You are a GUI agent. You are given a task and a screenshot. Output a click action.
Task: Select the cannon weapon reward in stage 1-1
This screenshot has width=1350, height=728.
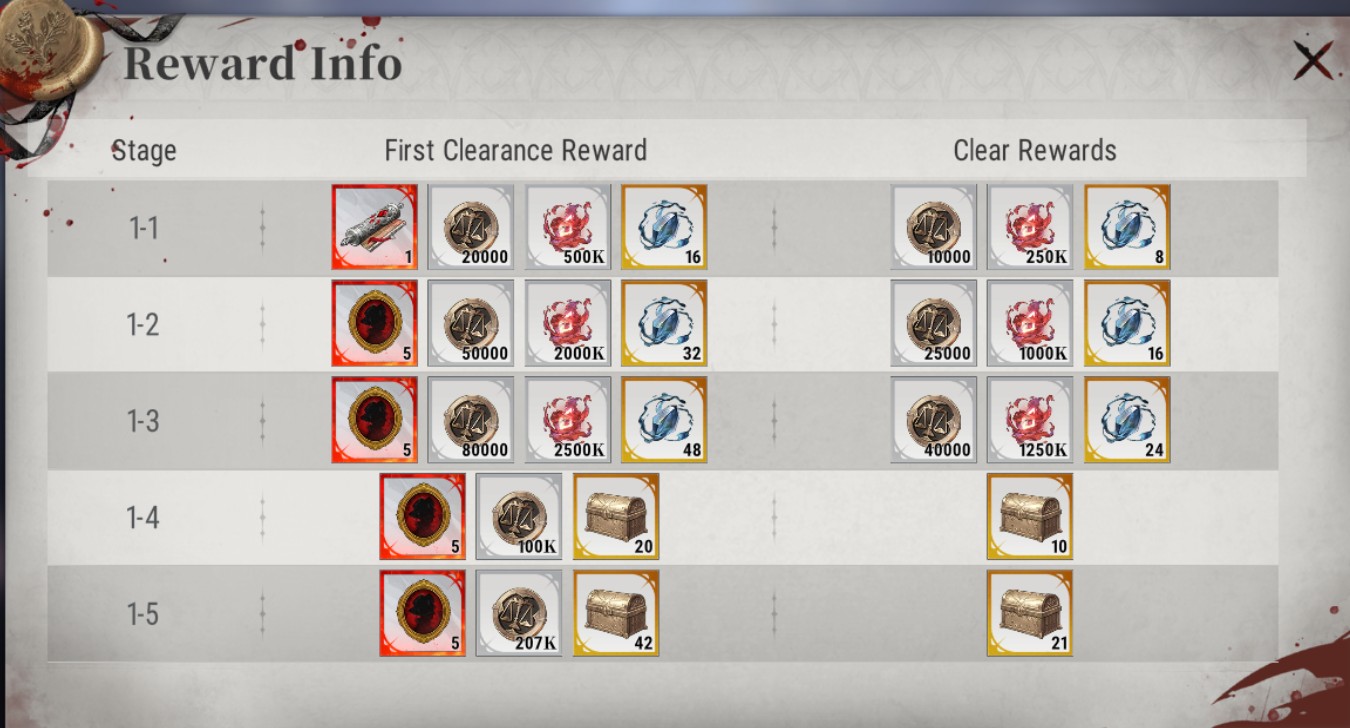coord(374,227)
